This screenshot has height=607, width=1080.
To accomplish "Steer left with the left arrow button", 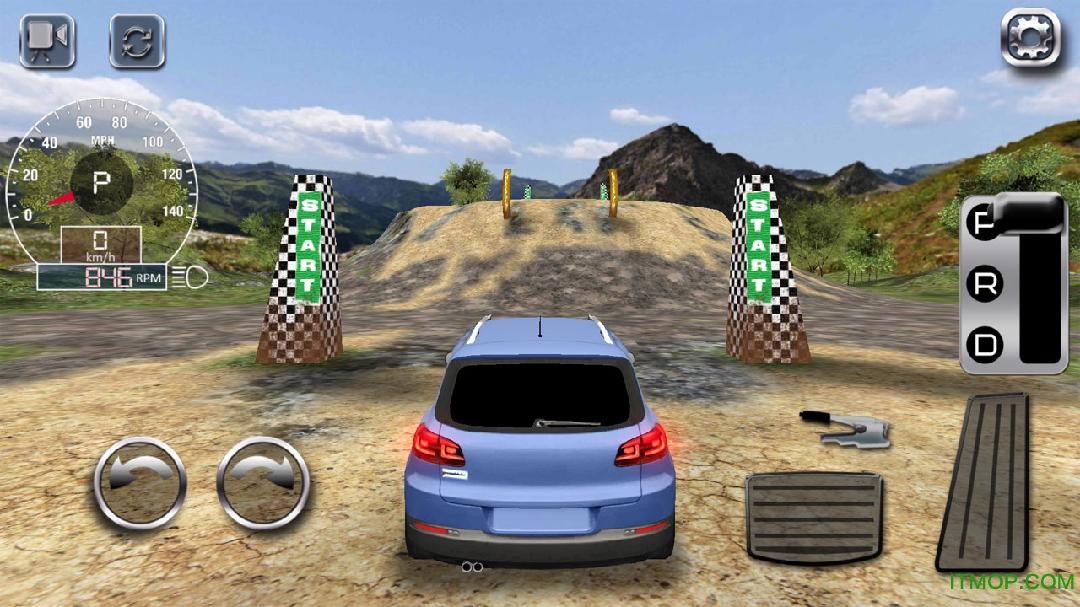I will coord(140,483).
